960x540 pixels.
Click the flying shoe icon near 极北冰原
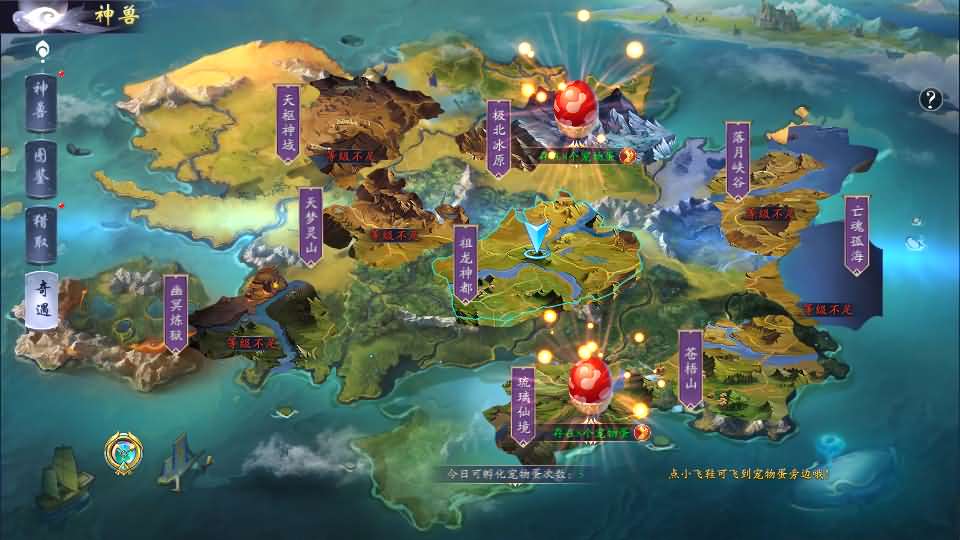click(629, 155)
